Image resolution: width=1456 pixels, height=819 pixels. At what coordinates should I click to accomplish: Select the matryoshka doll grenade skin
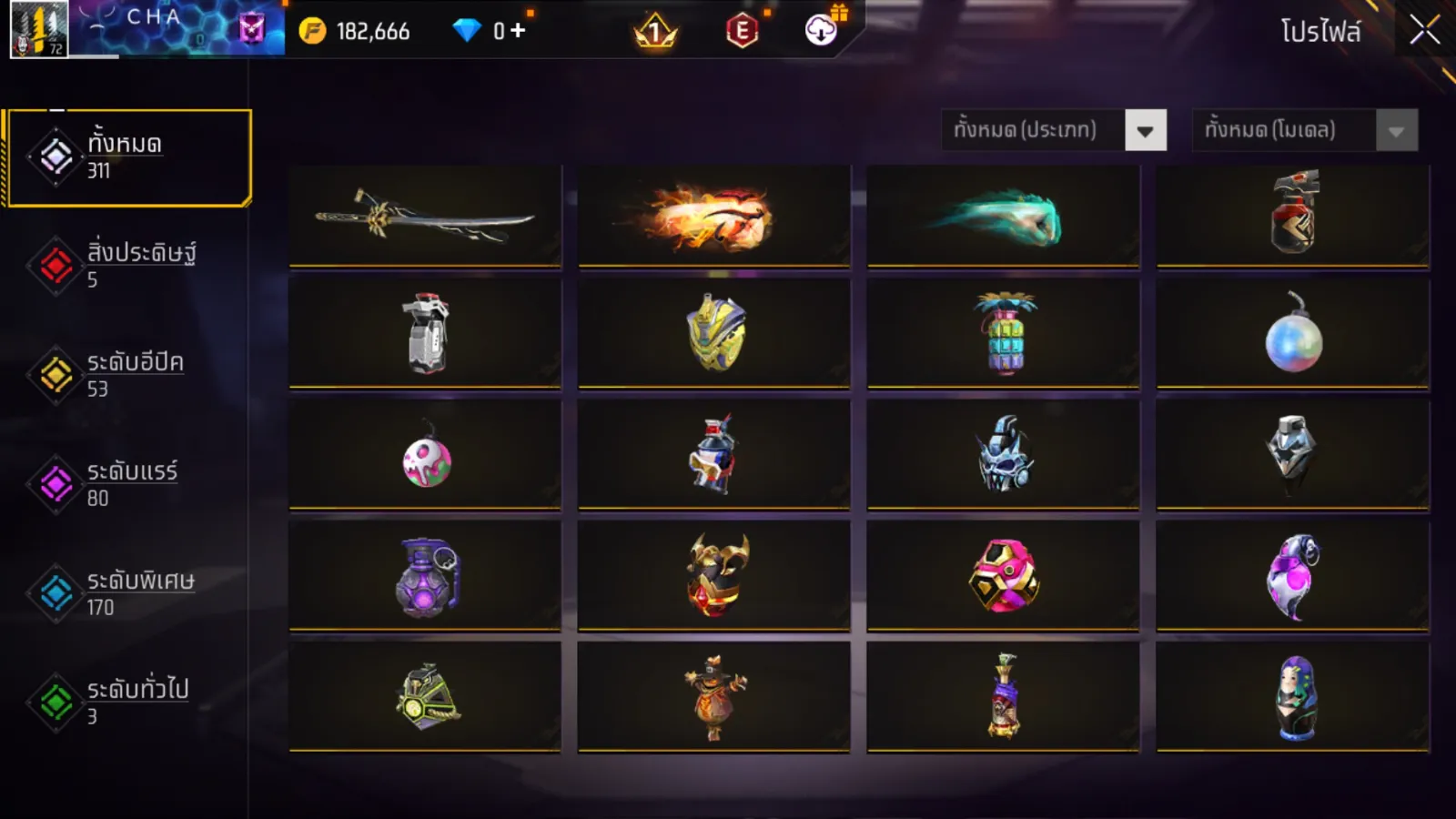click(1293, 697)
